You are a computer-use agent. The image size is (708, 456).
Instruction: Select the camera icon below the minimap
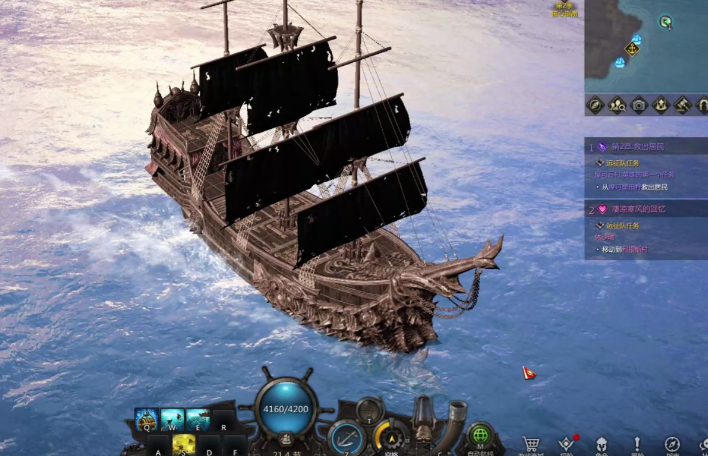(x=639, y=104)
